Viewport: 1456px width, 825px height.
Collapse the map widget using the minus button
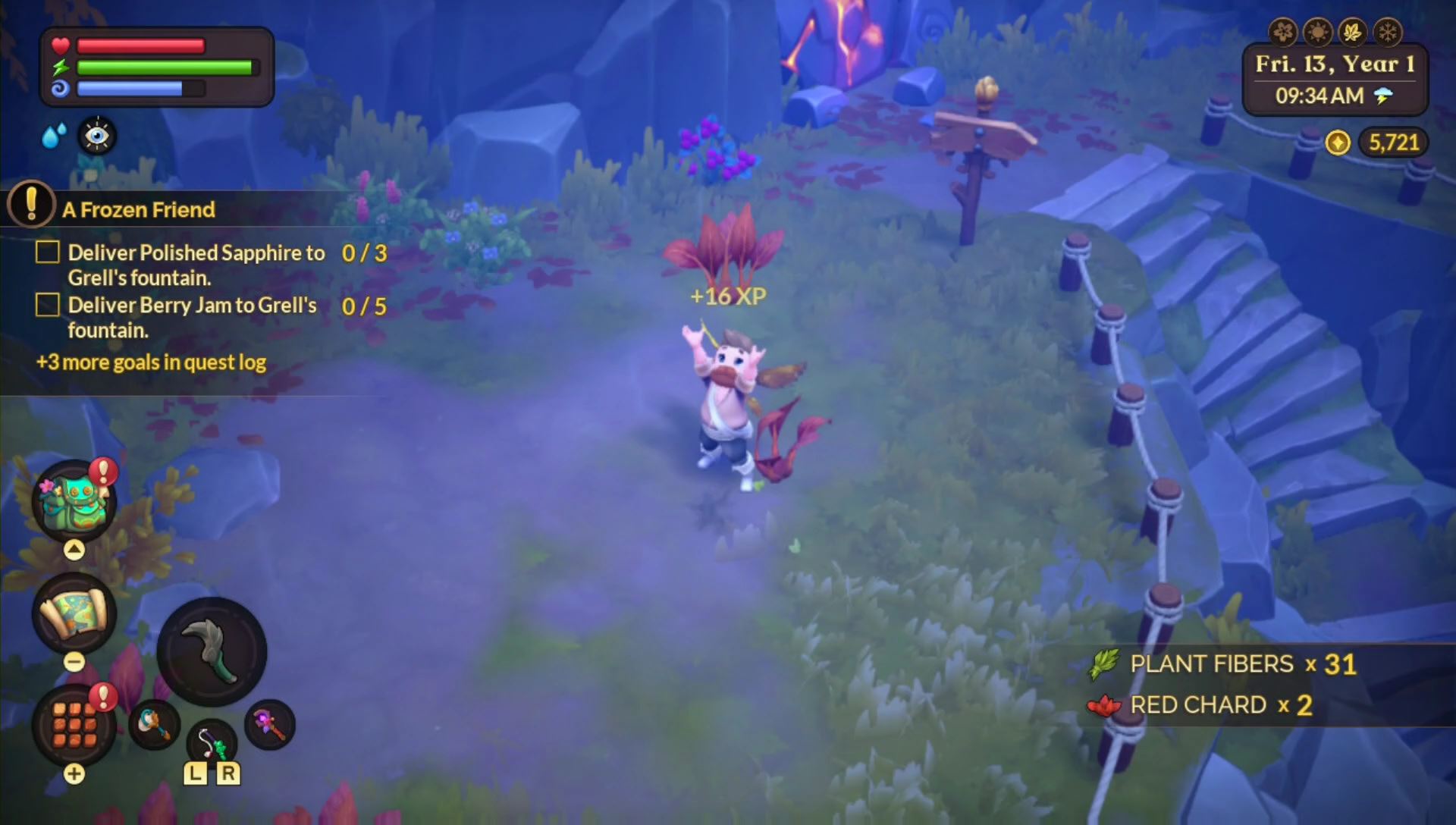point(74,661)
